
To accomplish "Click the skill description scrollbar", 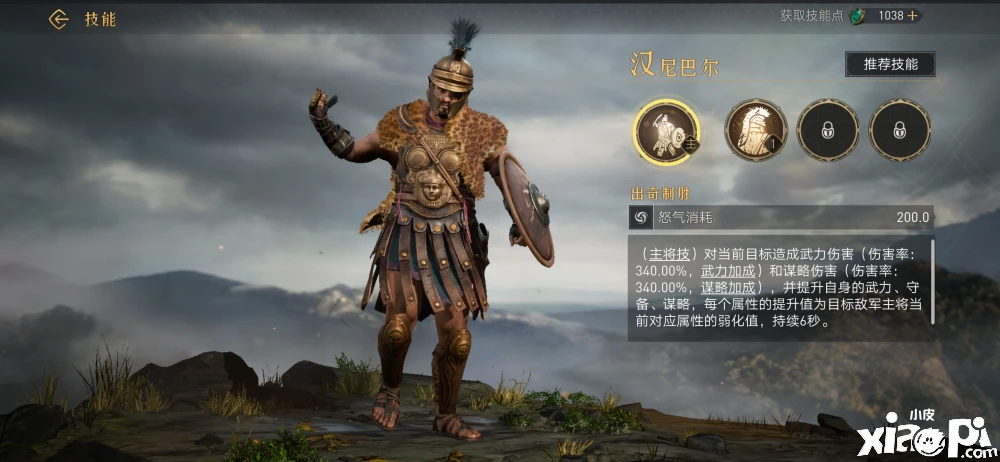I will [x=933, y=280].
